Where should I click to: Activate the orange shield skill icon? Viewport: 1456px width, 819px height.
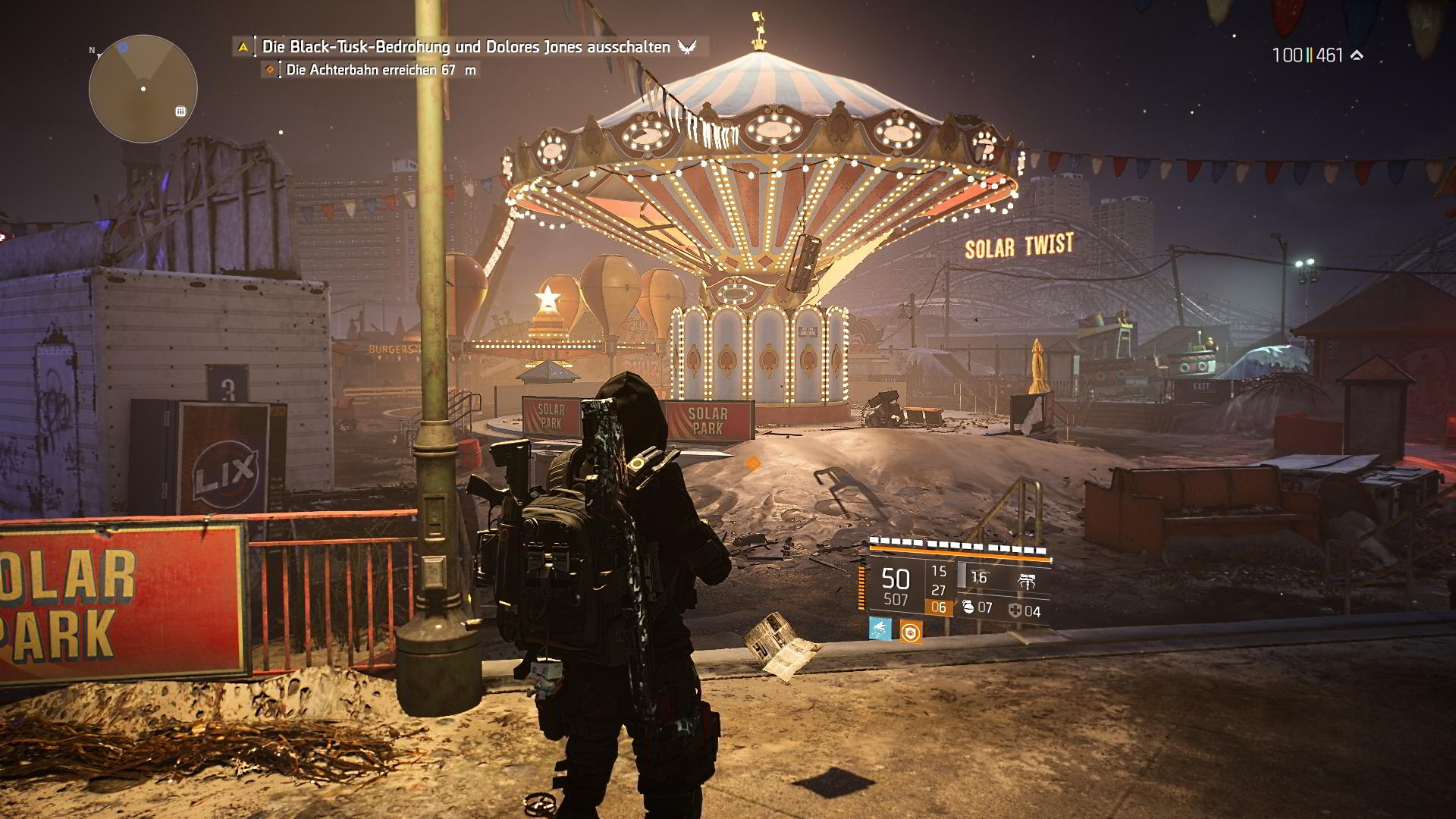(x=911, y=631)
